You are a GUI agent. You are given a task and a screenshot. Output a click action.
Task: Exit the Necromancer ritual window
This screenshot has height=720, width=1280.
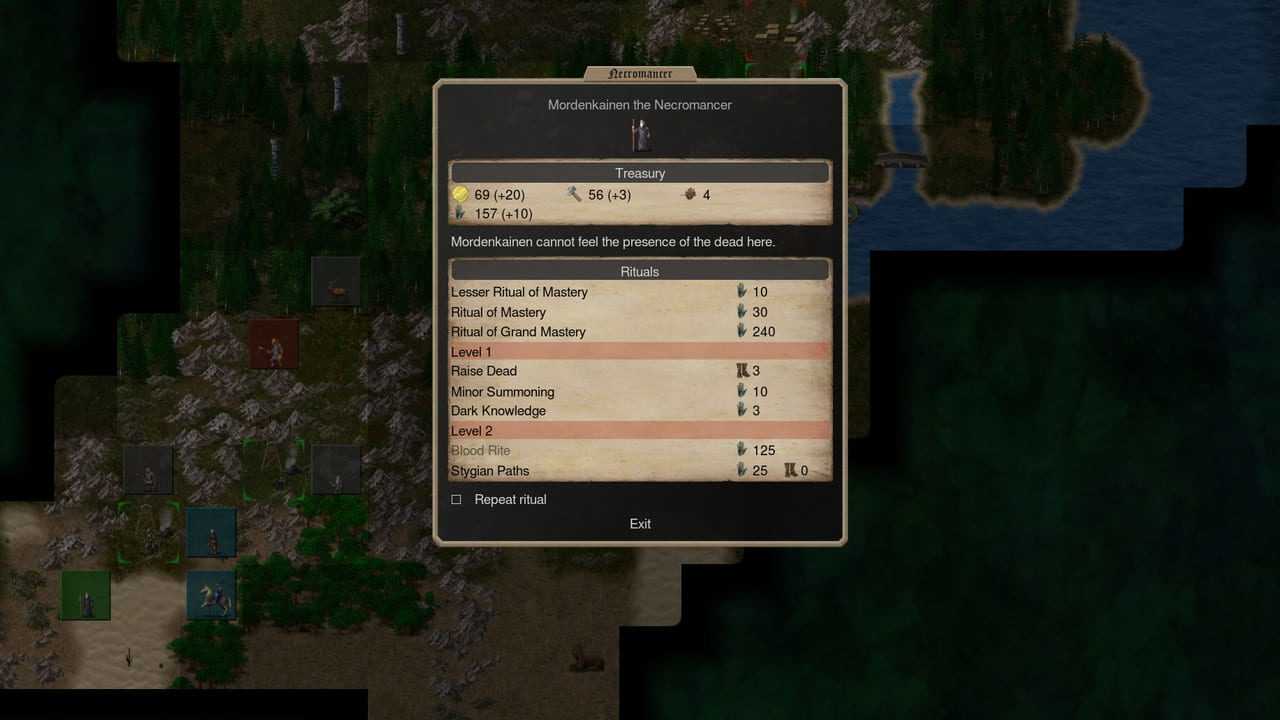[x=640, y=524]
